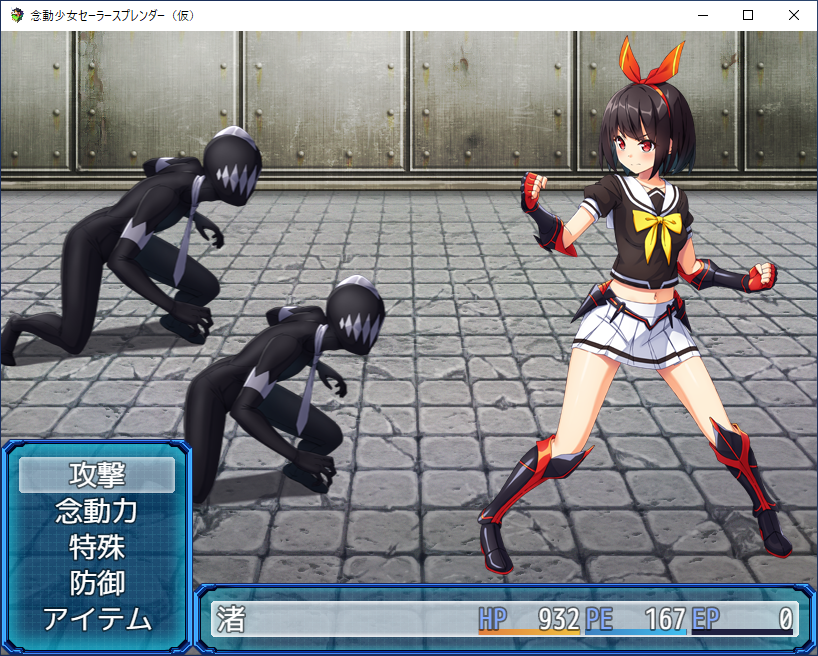Open the 特殊 special command
The height and width of the screenshot is (656, 818).
(x=97, y=547)
